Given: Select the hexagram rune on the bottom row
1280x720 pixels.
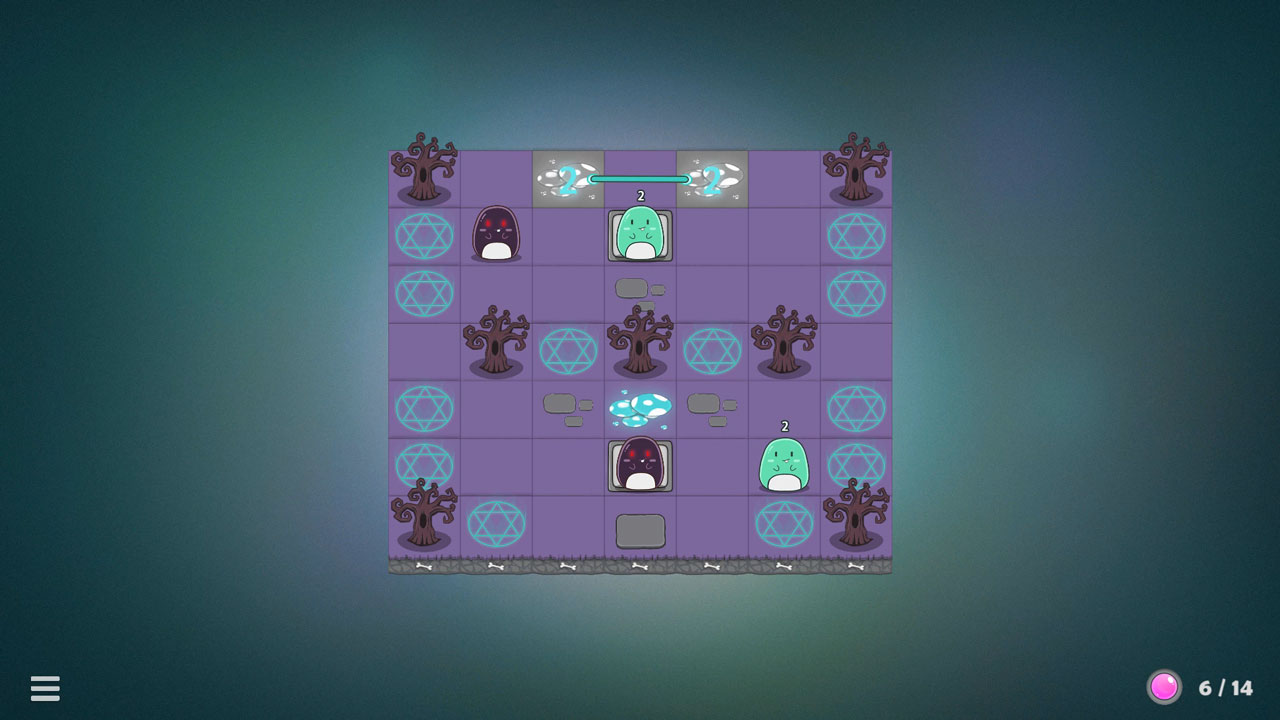Looking at the screenshot, I should tap(497, 522).
